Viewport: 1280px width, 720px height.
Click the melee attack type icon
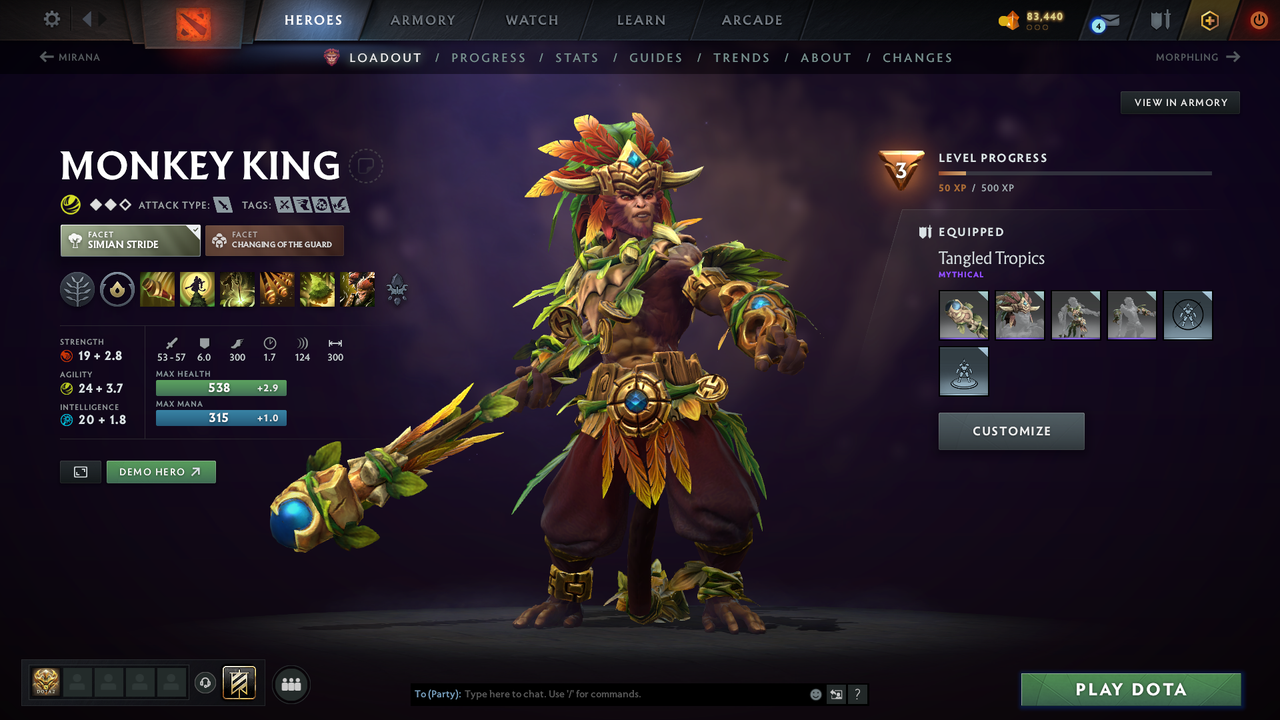coord(222,204)
